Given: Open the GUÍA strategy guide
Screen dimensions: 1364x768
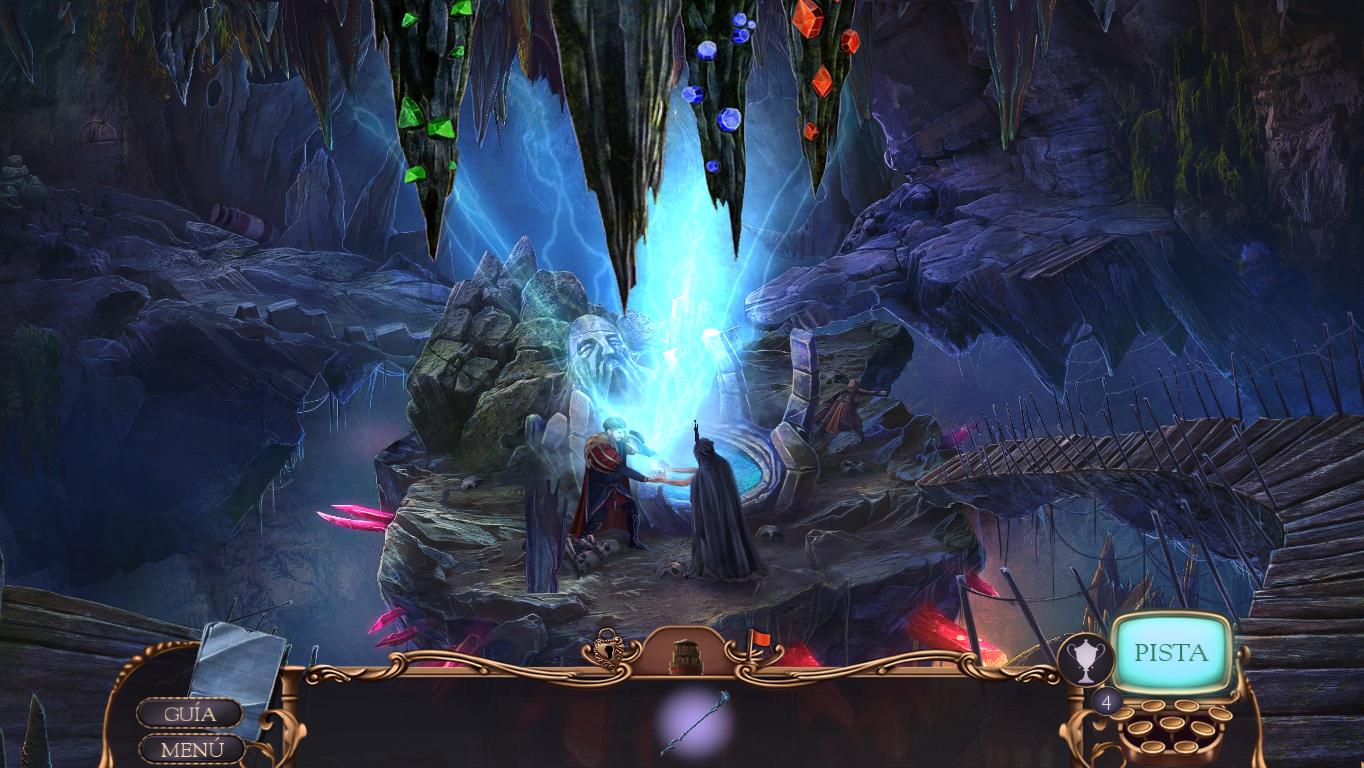Looking at the screenshot, I should [x=189, y=713].
